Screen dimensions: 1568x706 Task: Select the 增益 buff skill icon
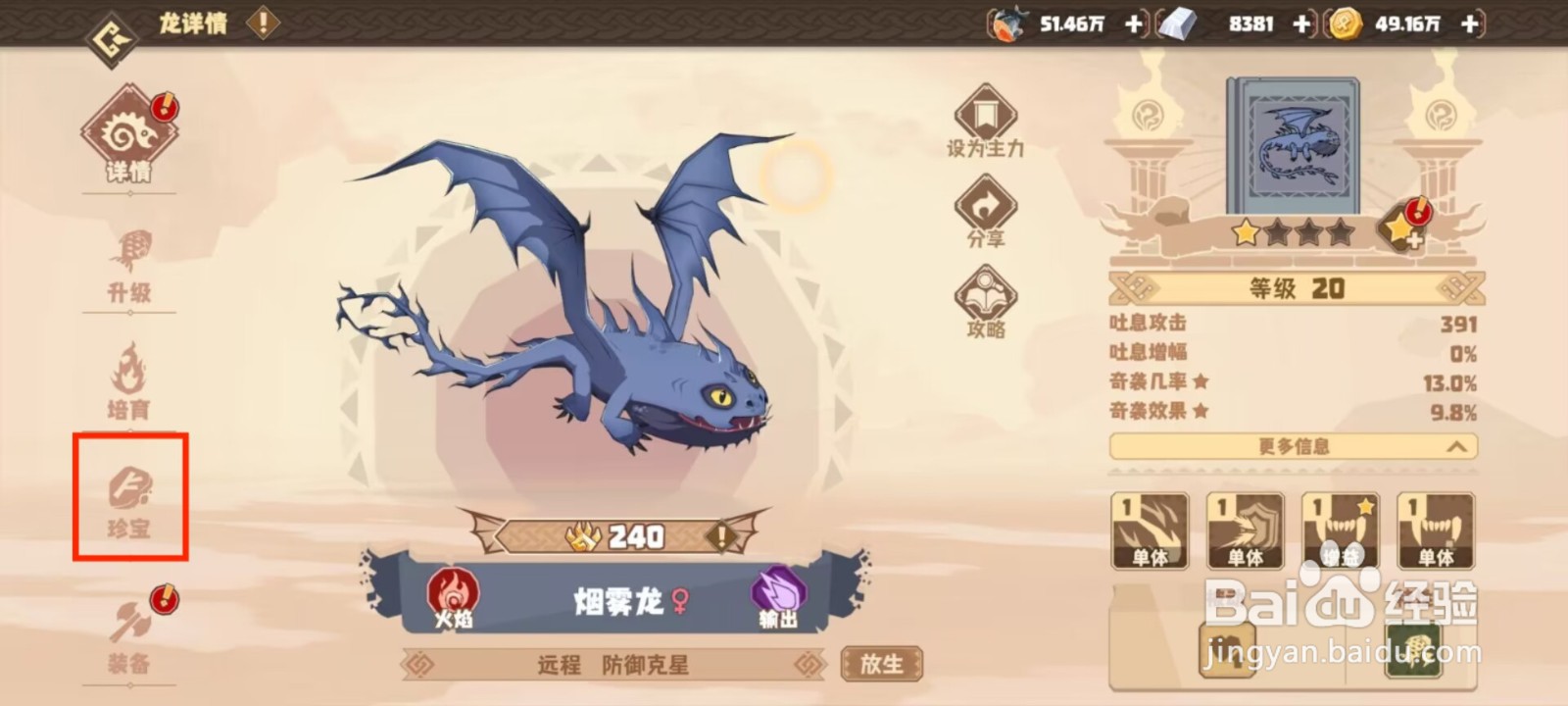click(1340, 529)
